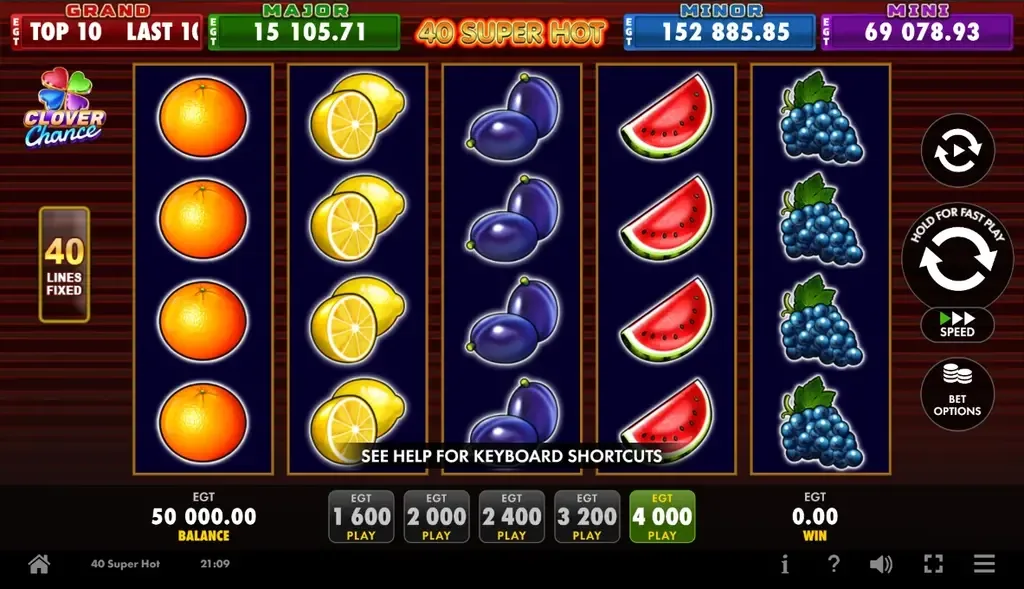Play with the 1 600 bet

click(x=361, y=517)
